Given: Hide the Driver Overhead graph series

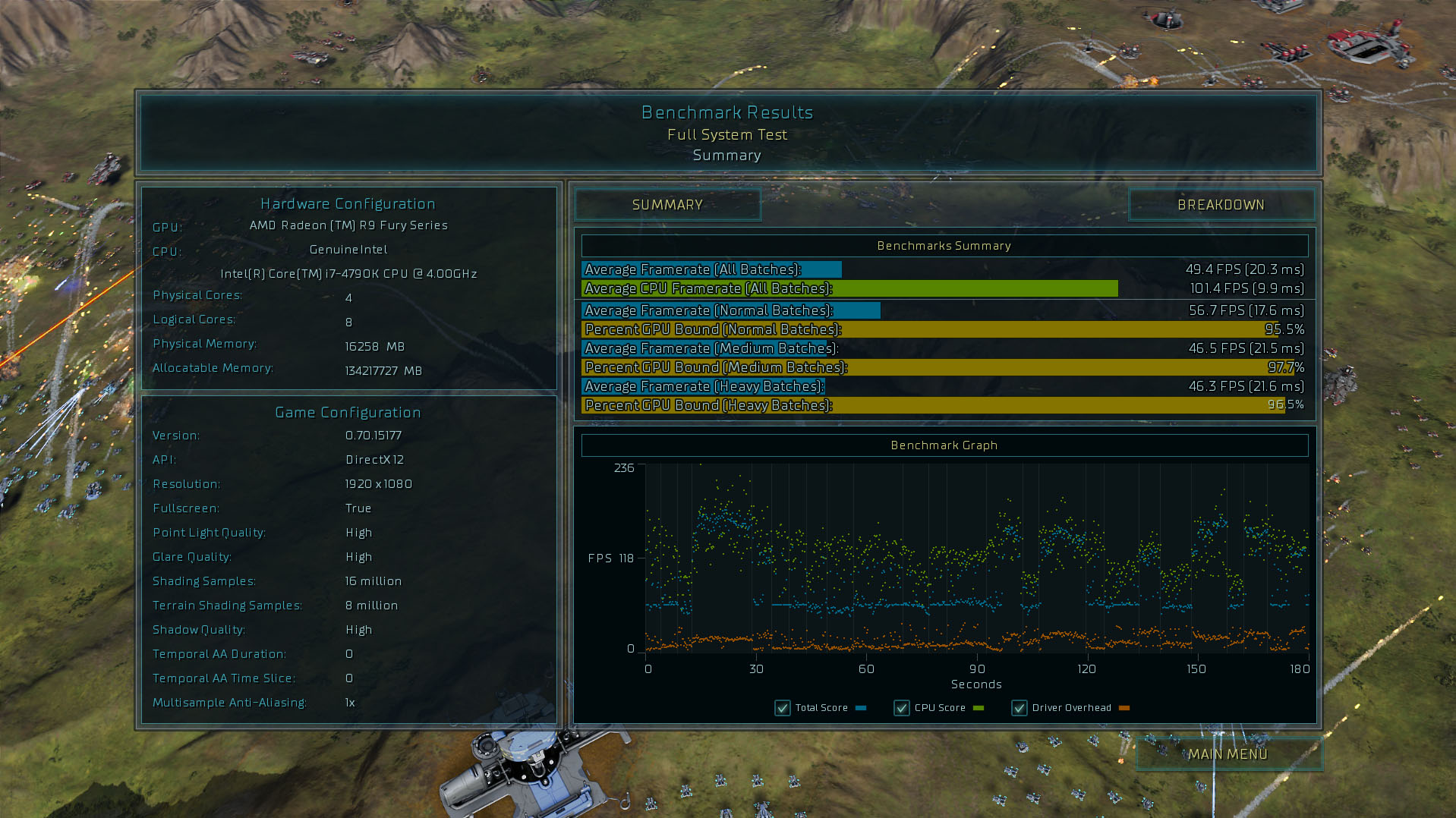Looking at the screenshot, I should click(x=1020, y=708).
